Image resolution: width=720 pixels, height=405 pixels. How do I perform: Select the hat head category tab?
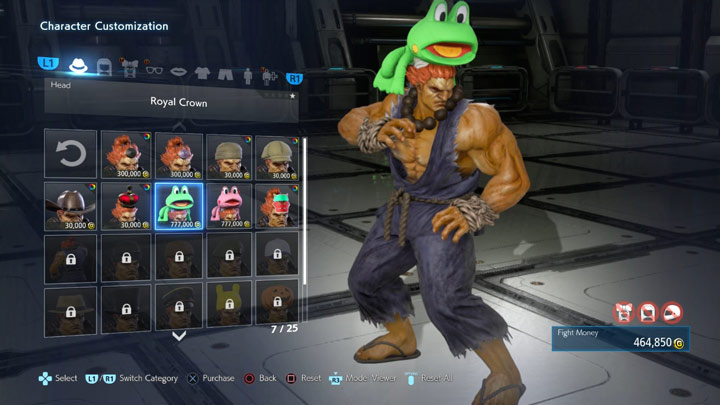pos(78,67)
